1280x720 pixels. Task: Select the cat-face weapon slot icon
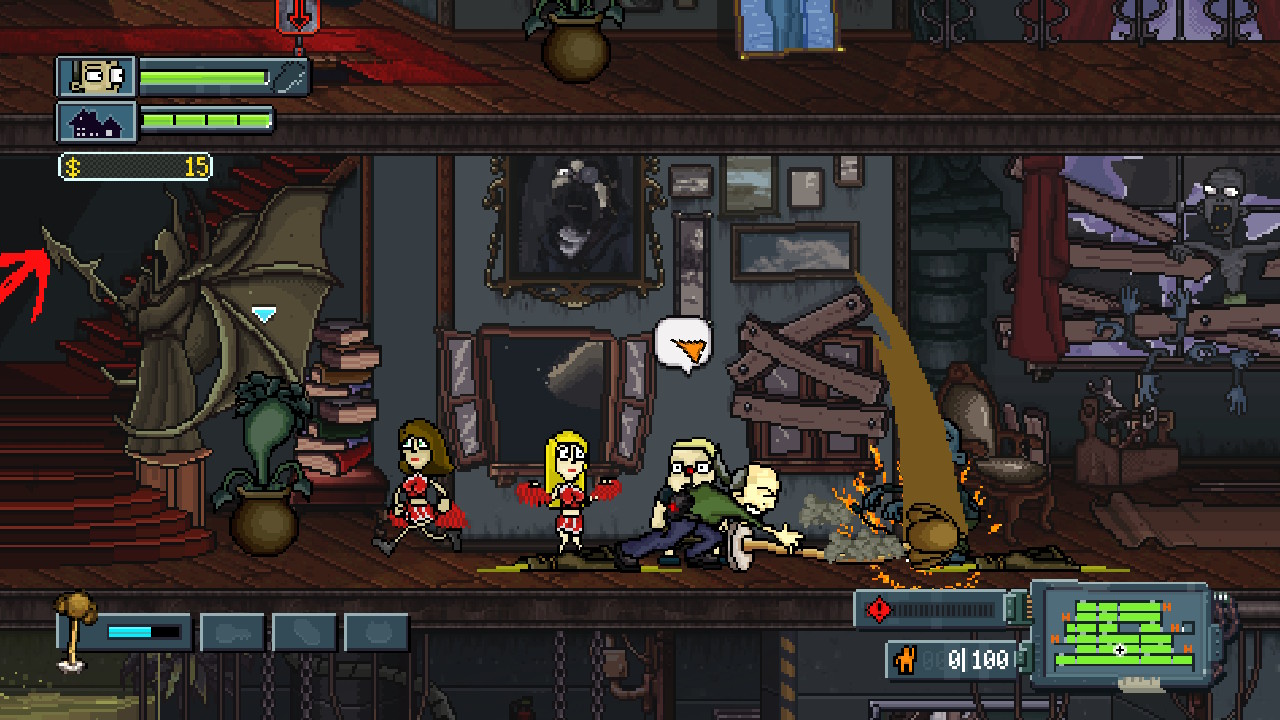377,631
